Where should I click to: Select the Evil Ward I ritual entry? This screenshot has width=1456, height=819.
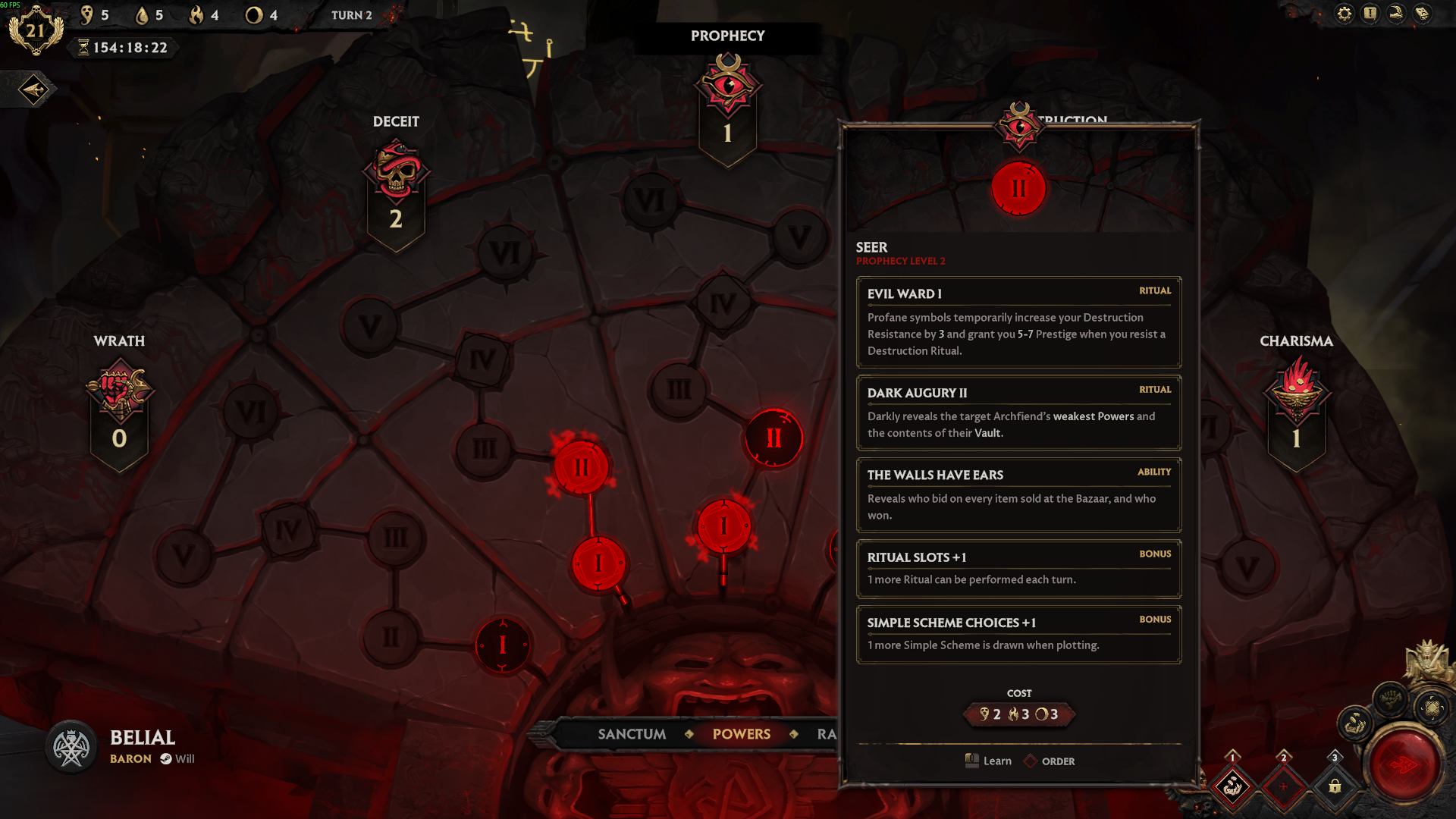[1018, 322]
